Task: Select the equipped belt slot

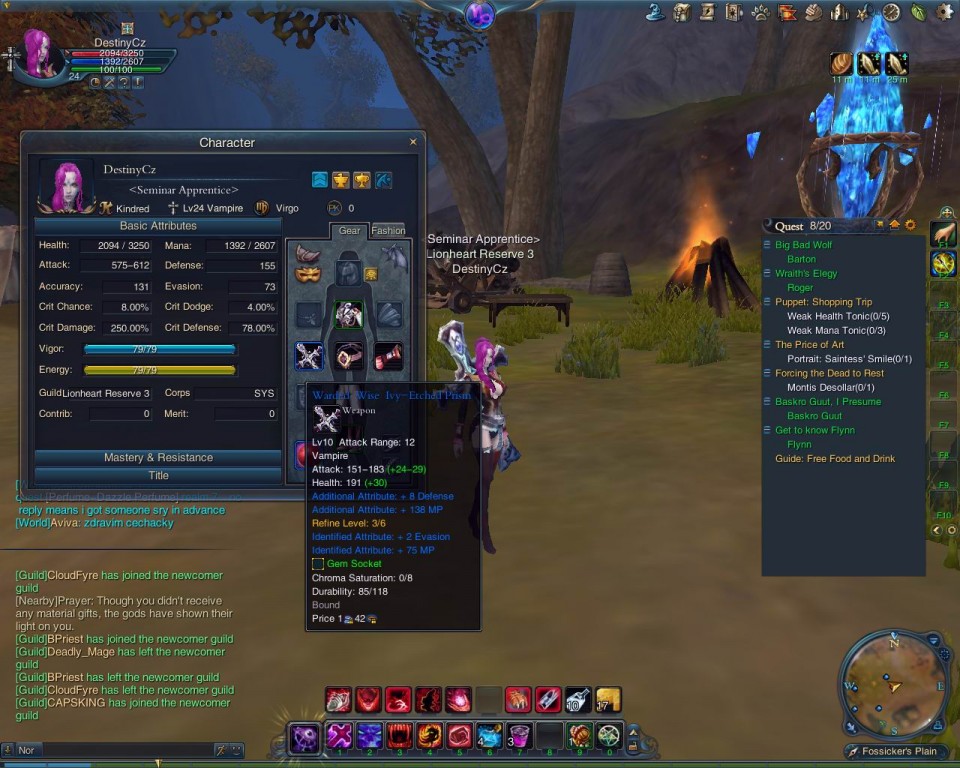Action: coord(348,355)
